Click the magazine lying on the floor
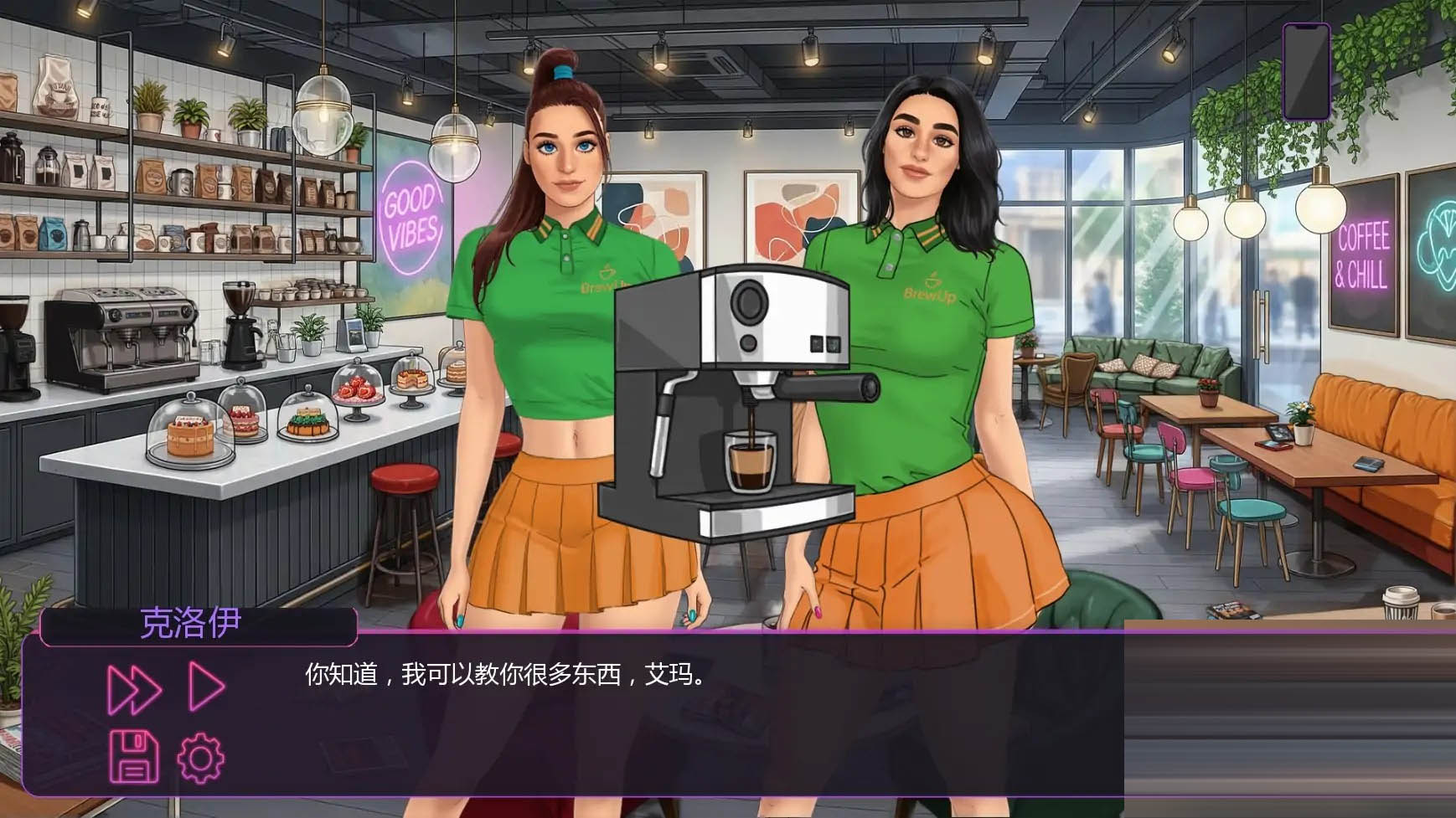The image size is (1456, 818). click(1233, 610)
